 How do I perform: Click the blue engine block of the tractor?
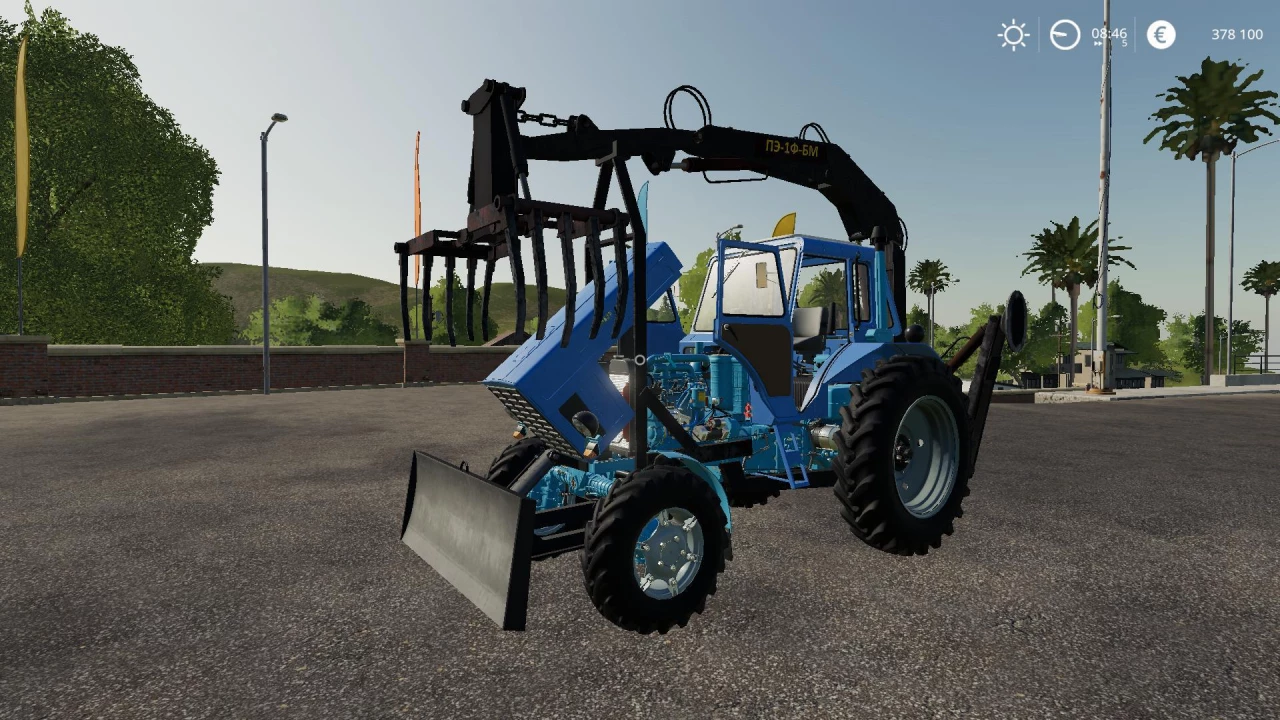pos(690,390)
